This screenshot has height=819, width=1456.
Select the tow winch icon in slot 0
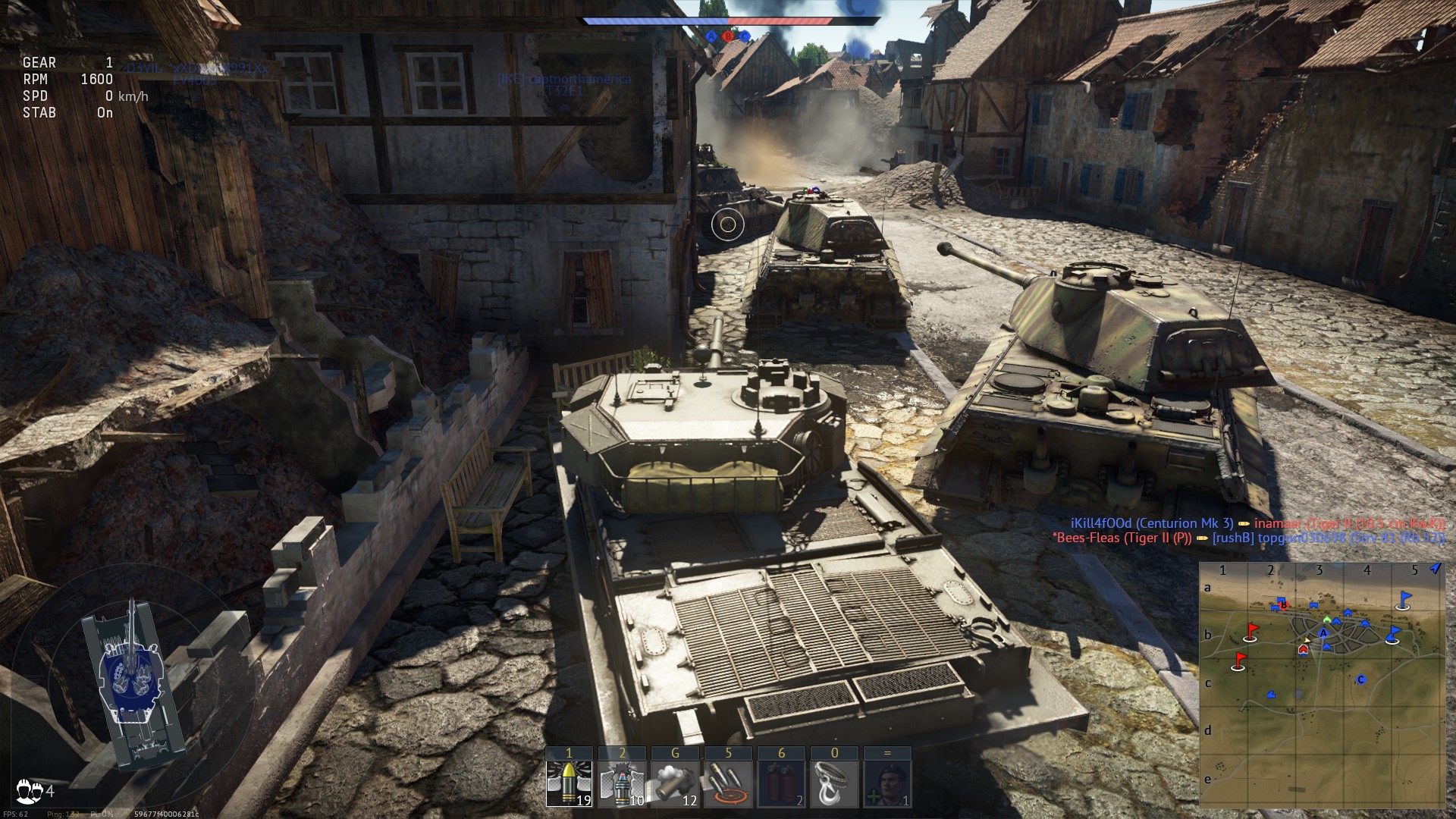[834, 781]
